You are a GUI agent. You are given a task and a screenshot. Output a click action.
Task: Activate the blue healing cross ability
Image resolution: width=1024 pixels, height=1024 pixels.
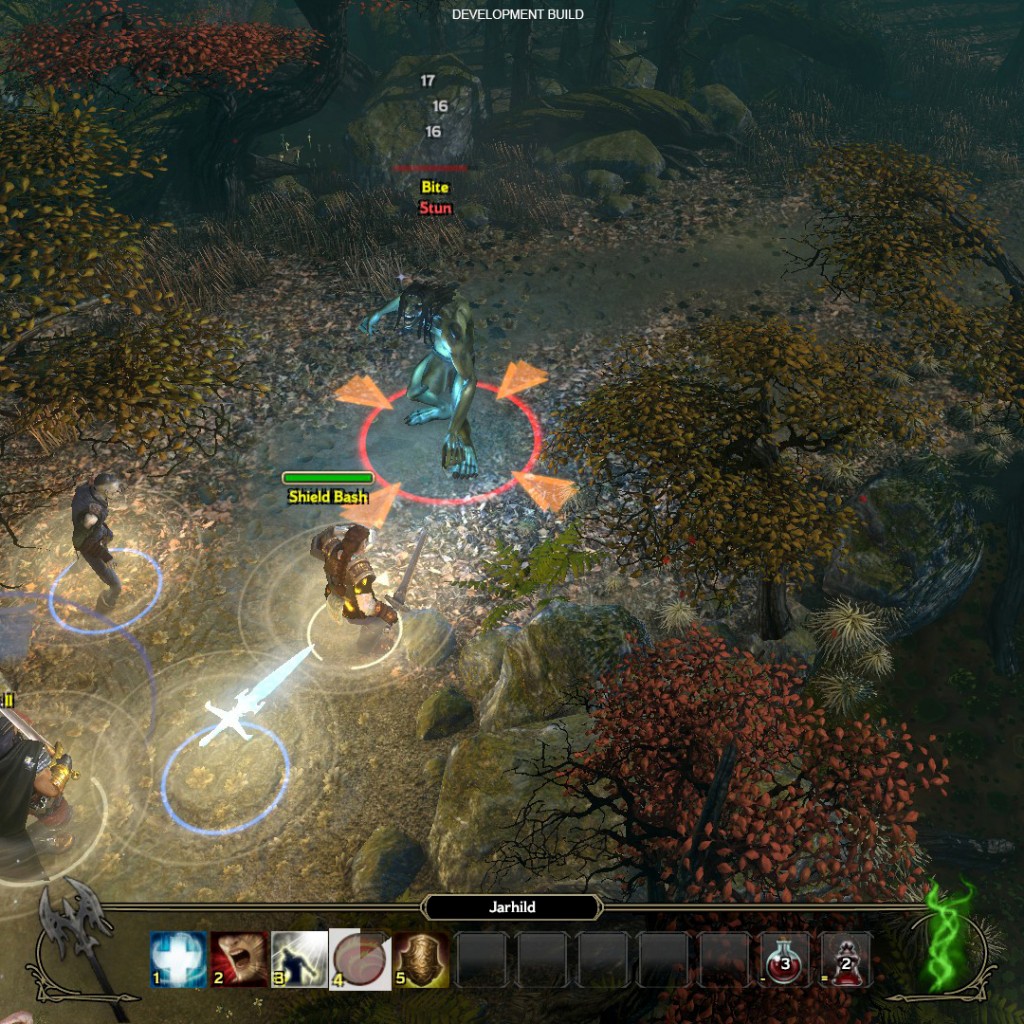(x=179, y=960)
